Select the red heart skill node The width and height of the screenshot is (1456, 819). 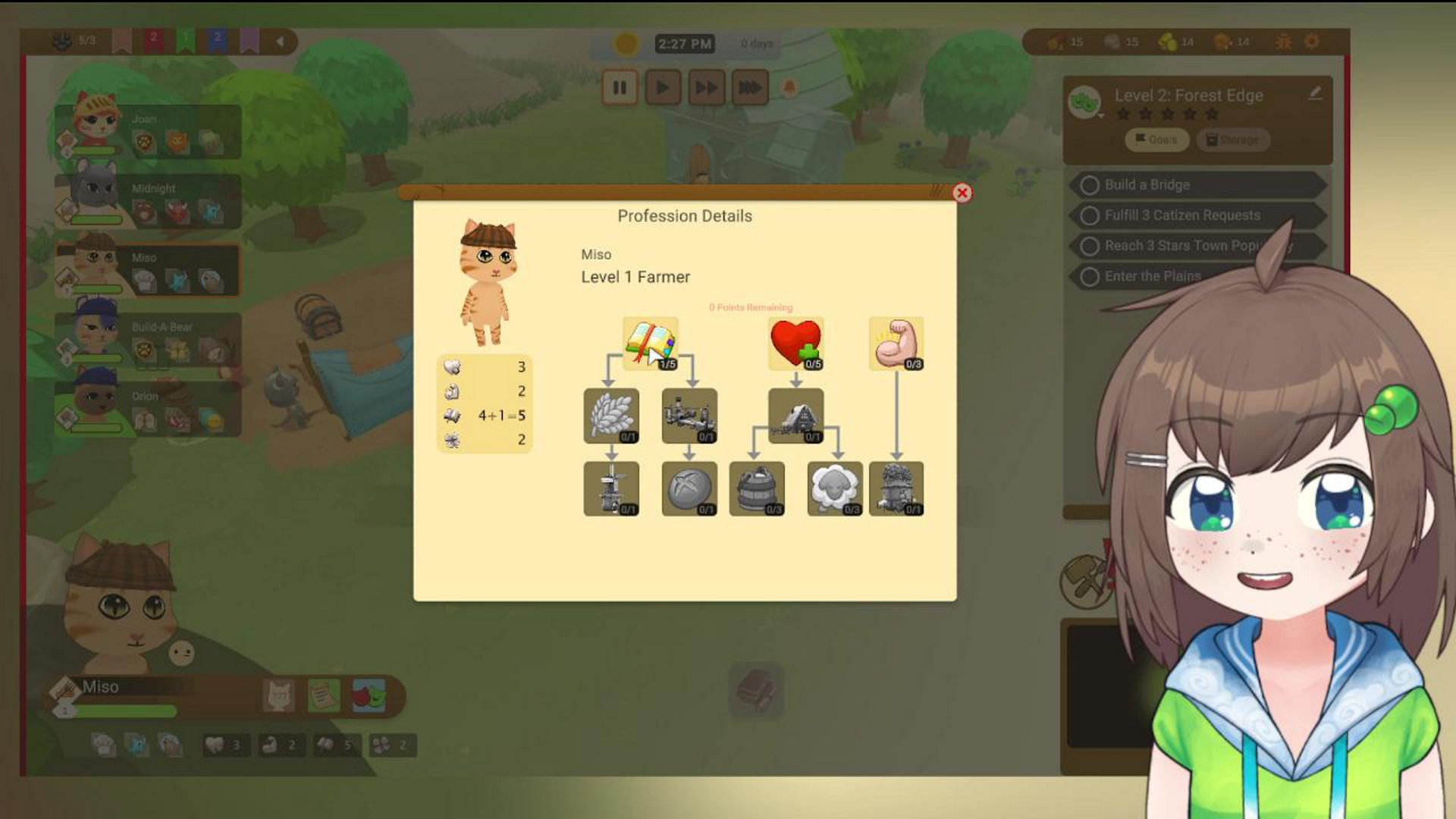click(x=795, y=344)
